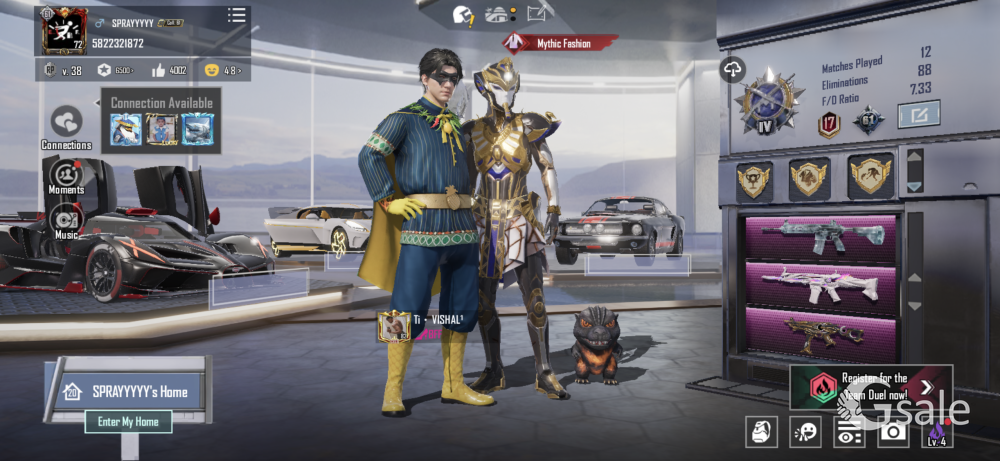Open the Mythic Fashion banner
Image resolution: width=1000 pixels, height=461 pixels.
click(x=561, y=43)
